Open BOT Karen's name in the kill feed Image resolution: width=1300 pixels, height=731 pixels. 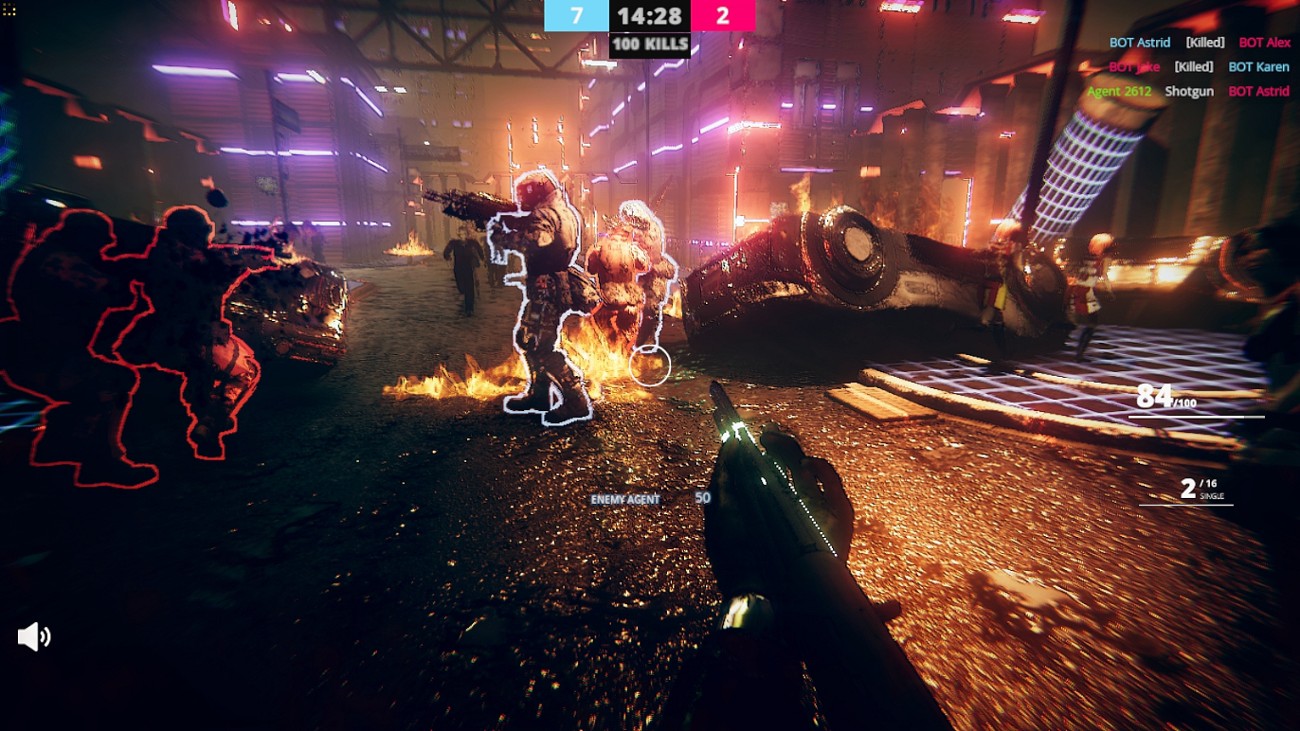coord(1259,66)
